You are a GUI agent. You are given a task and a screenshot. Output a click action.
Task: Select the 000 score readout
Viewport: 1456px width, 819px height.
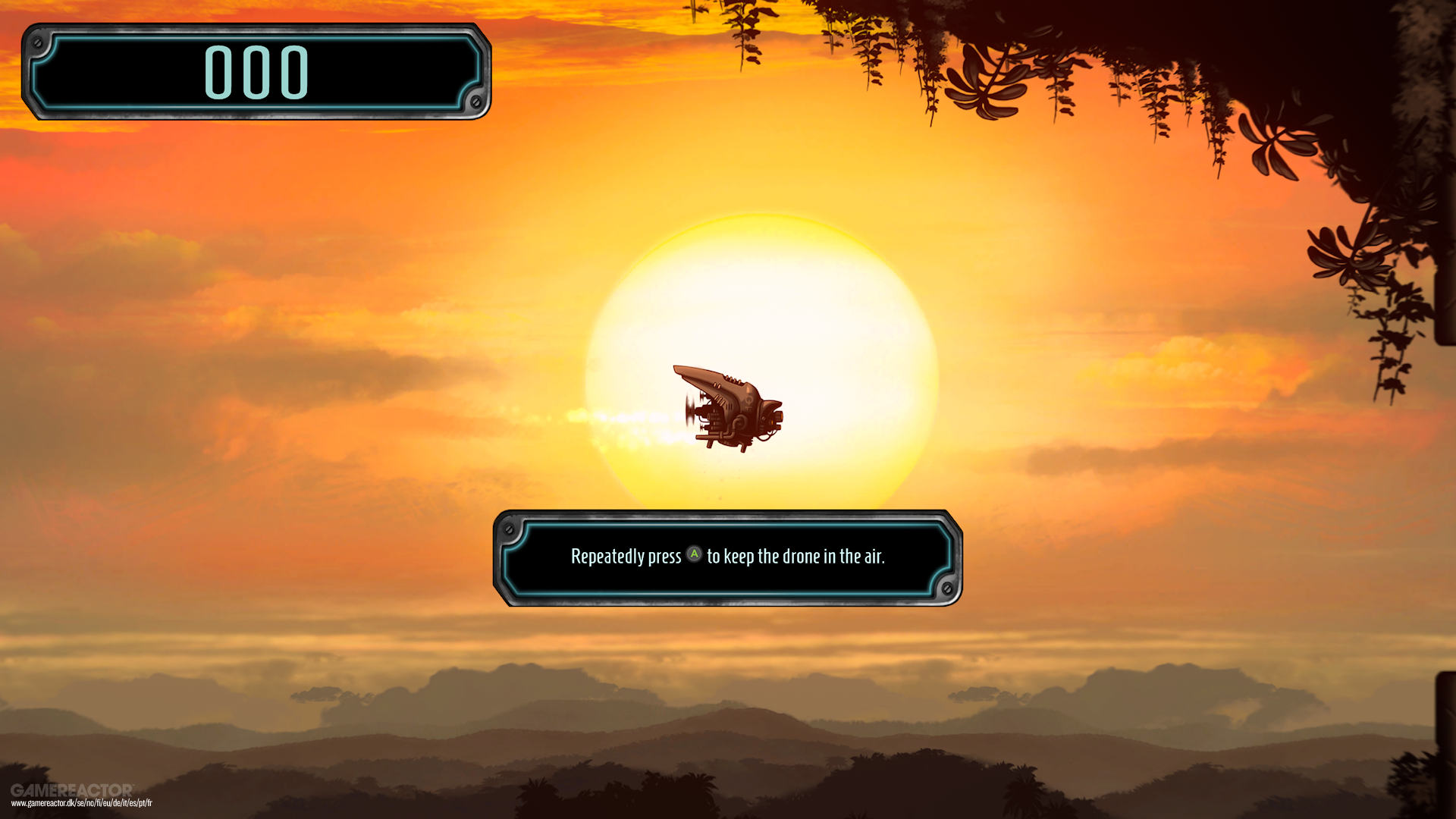256,72
